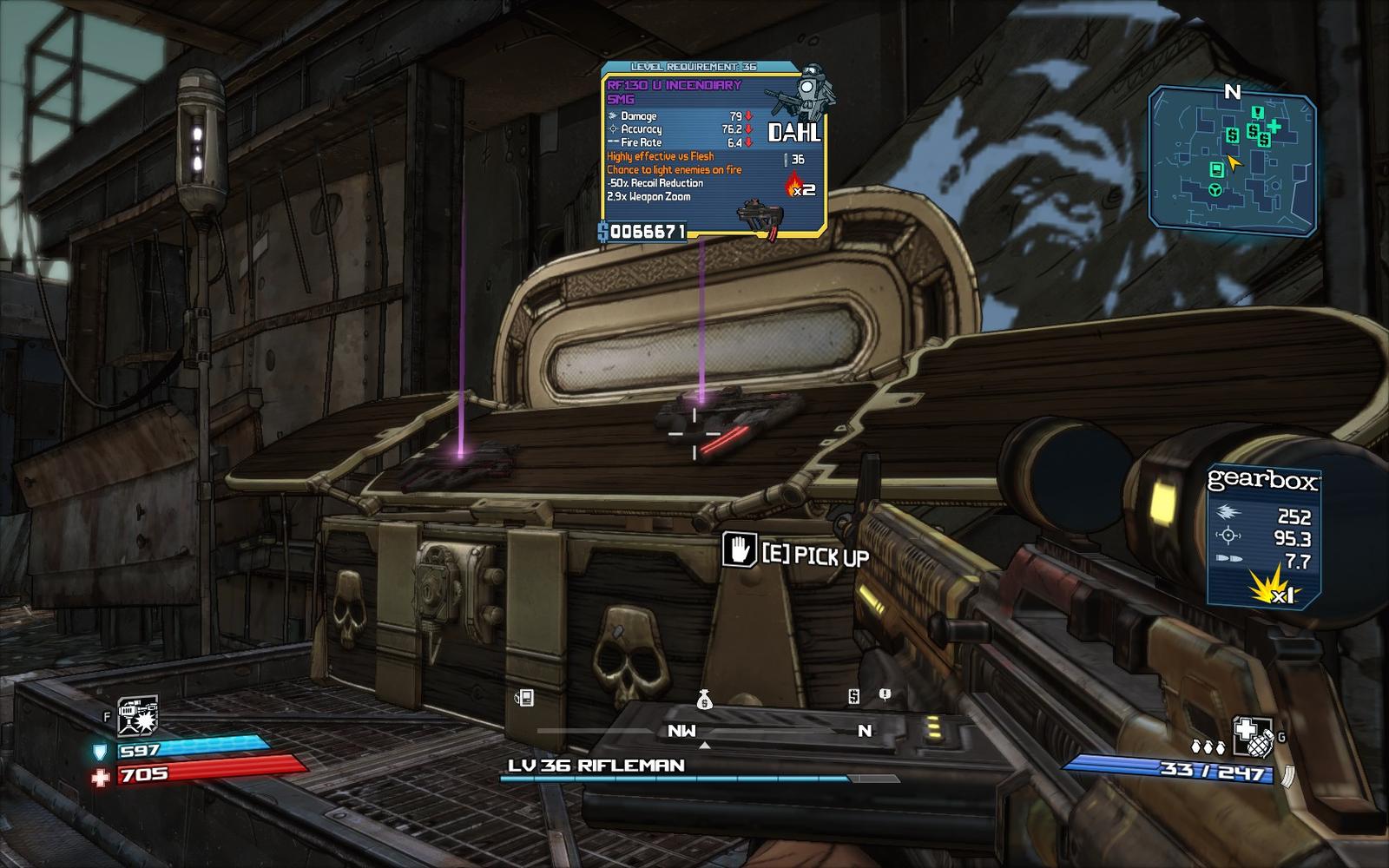Screen dimensions: 1389x868
Task: Activate the turret action skill icon
Action: click(x=137, y=715)
